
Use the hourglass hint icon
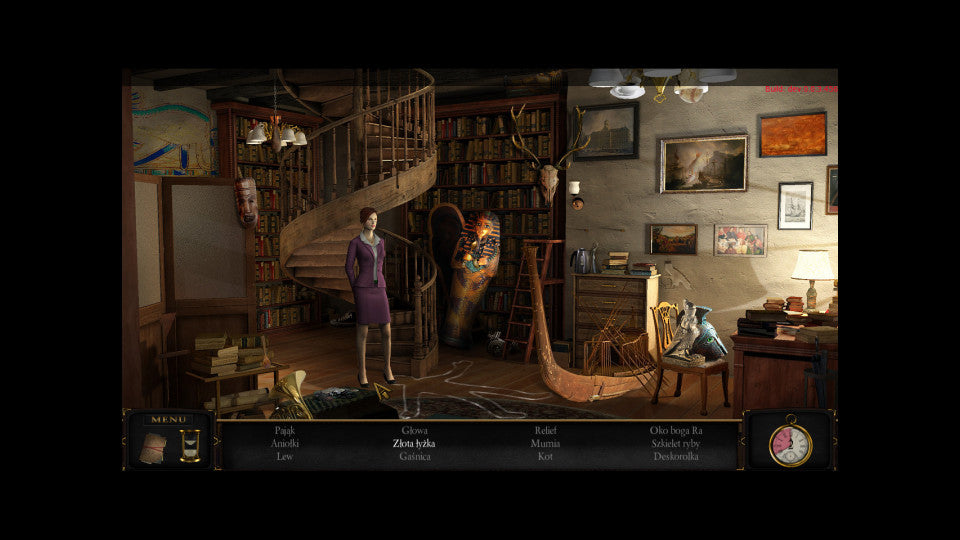point(190,446)
